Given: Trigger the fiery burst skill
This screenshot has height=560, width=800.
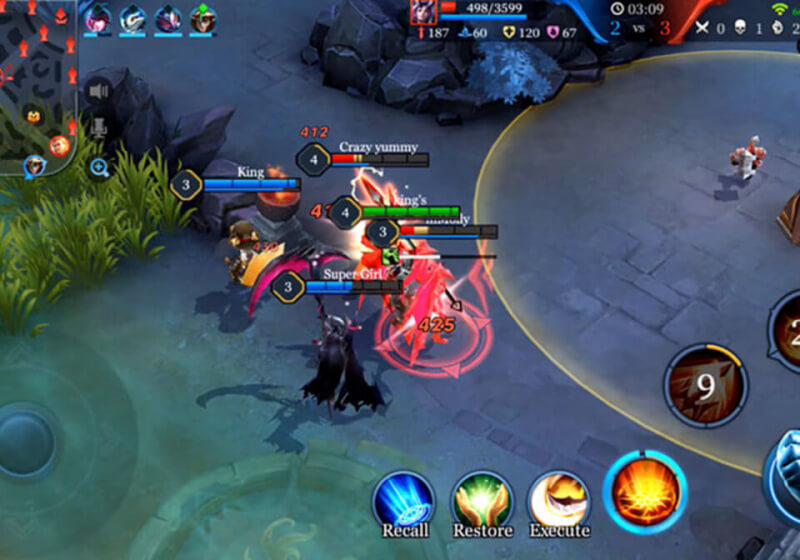Looking at the screenshot, I should (x=645, y=491).
